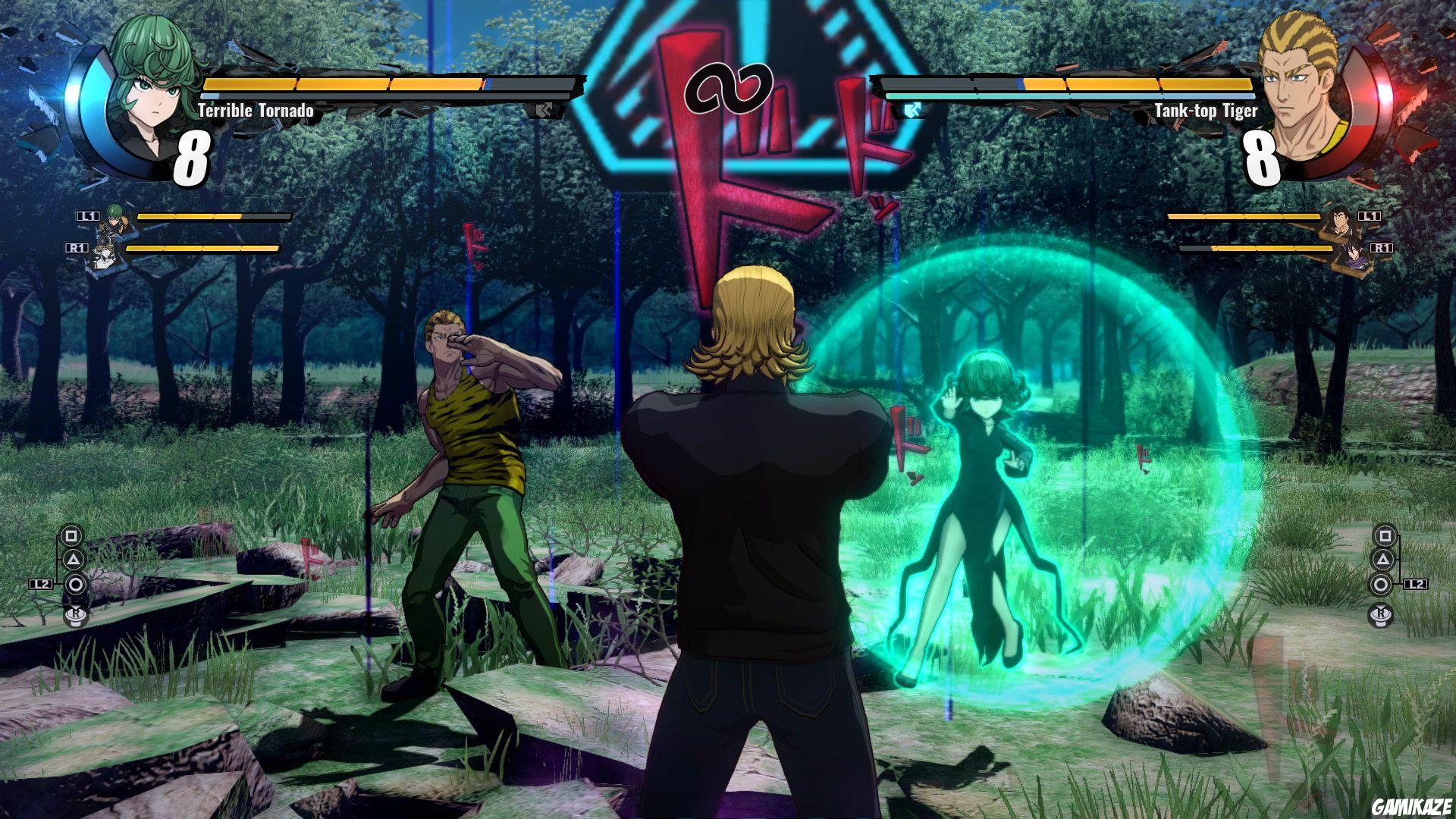Toggle the L2 prompt on the right button cluster
The height and width of the screenshot is (819, 1456).
coord(1415,584)
